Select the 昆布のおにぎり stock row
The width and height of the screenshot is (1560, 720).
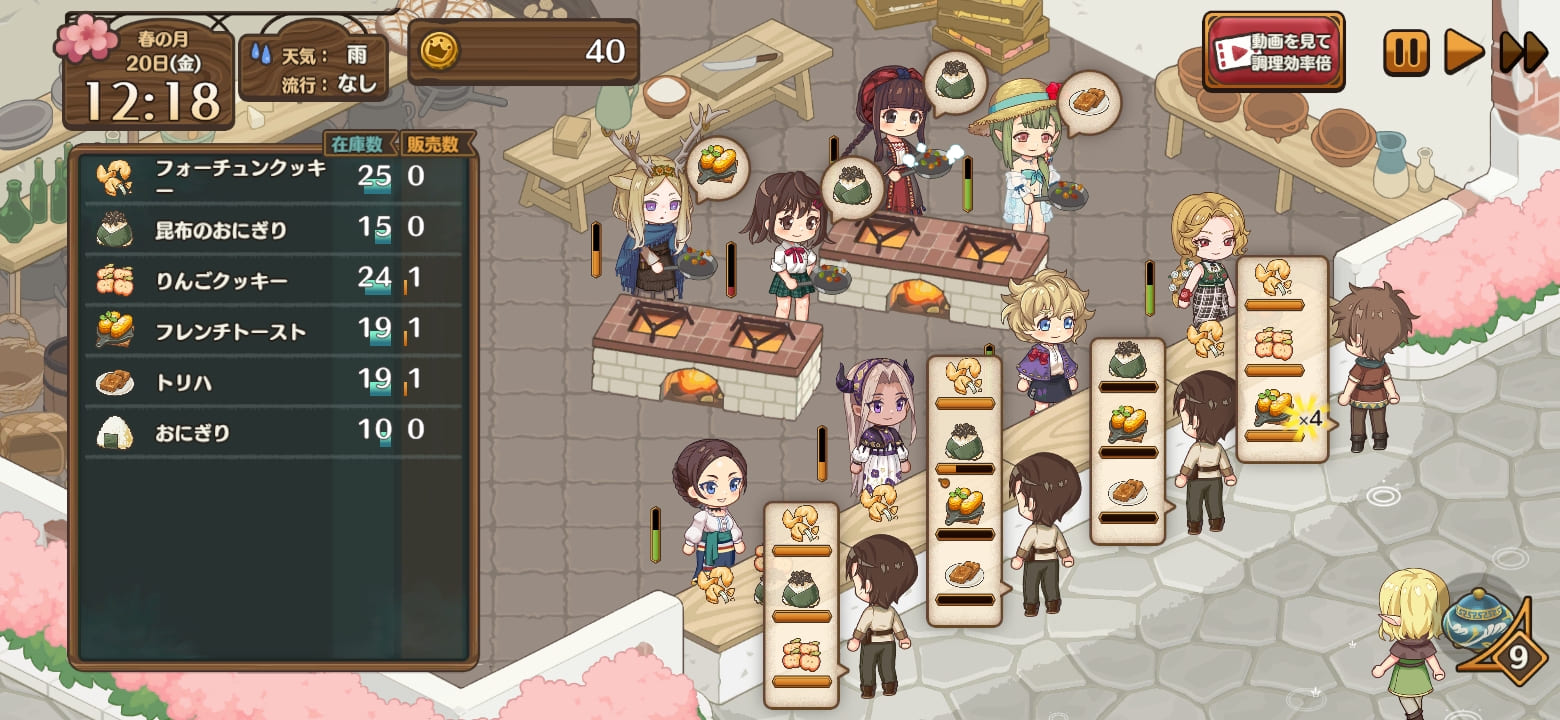pos(270,230)
